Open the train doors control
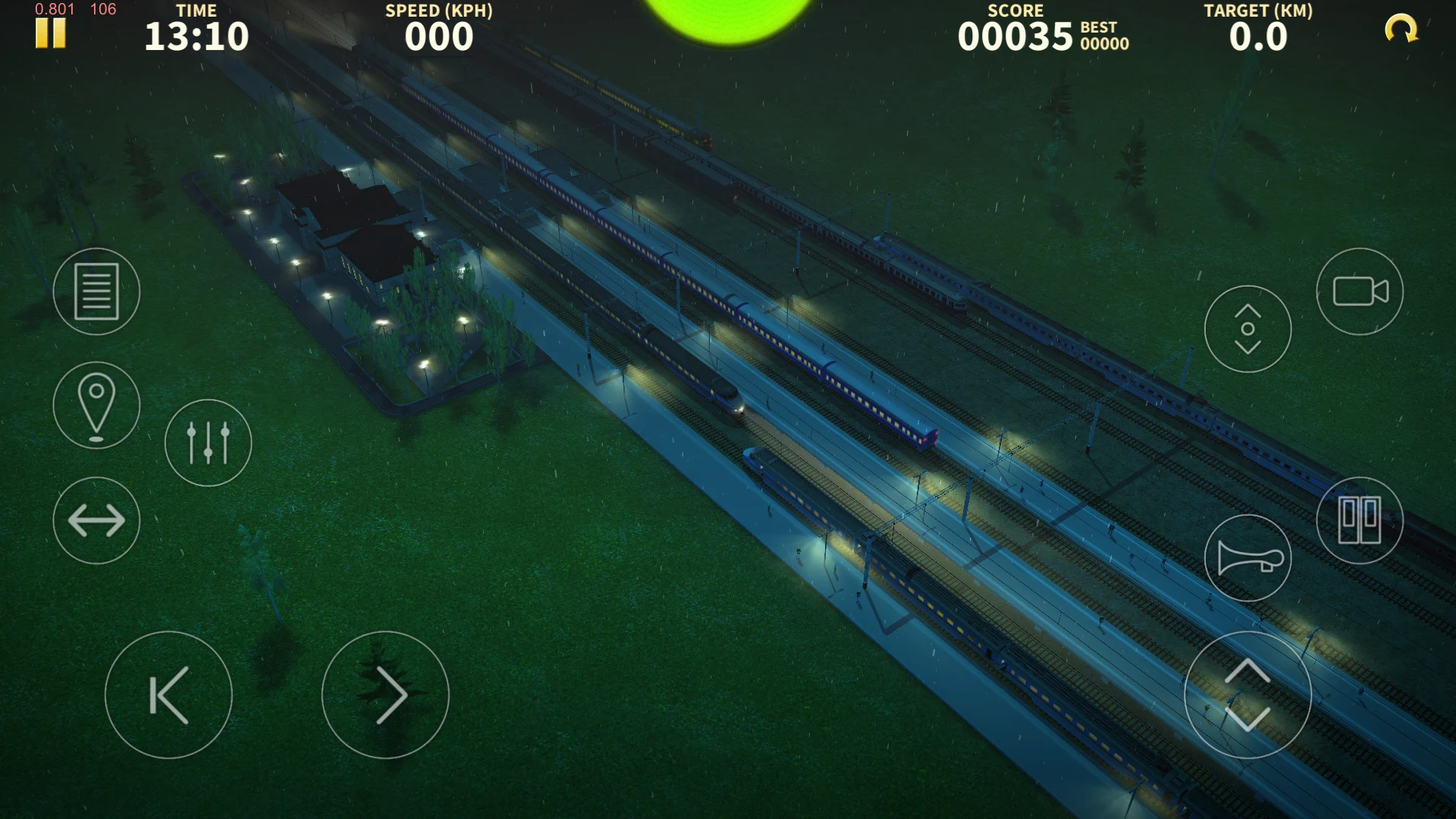1456x819 pixels. (1360, 521)
